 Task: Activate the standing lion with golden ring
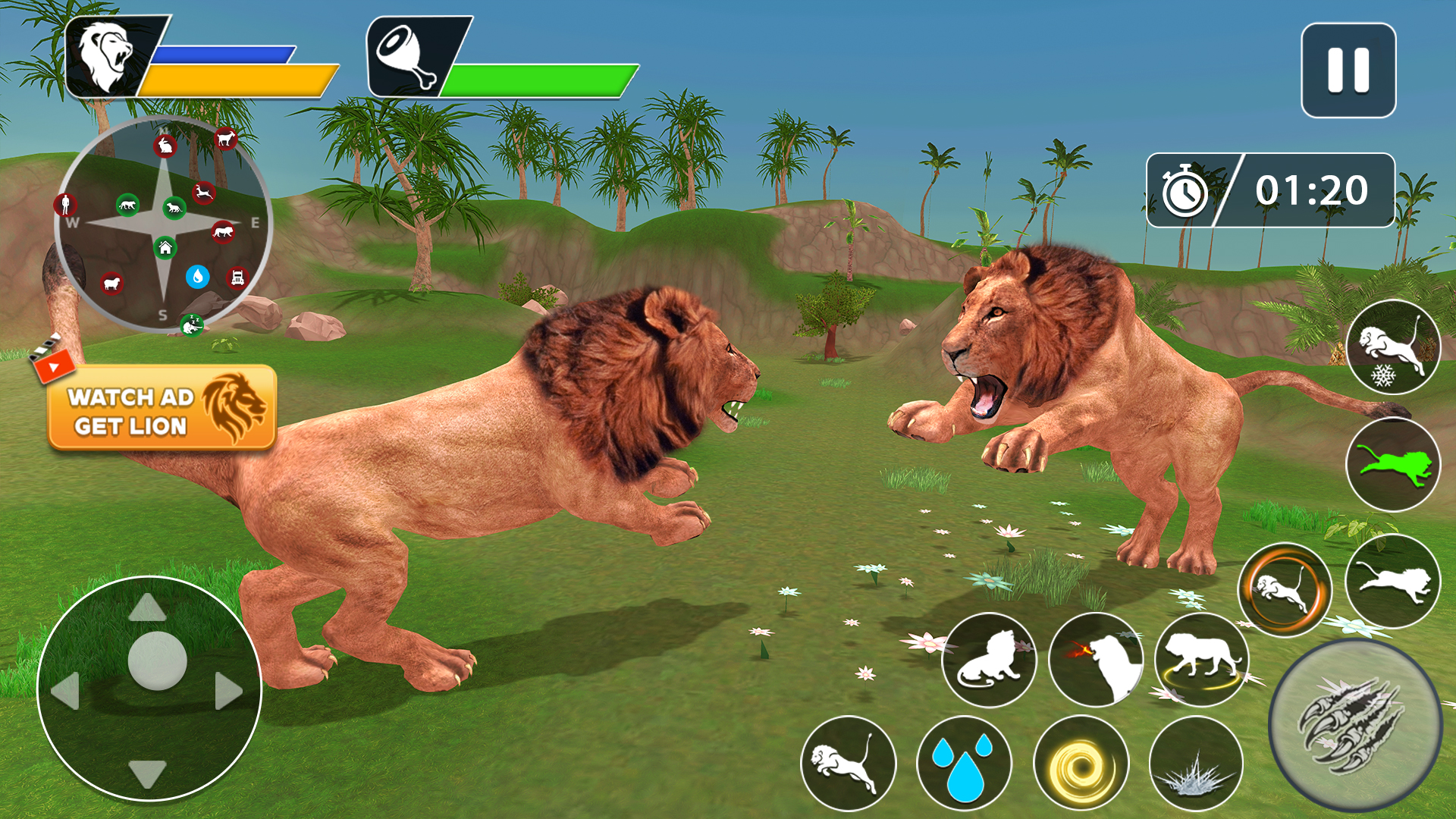click(x=1202, y=660)
